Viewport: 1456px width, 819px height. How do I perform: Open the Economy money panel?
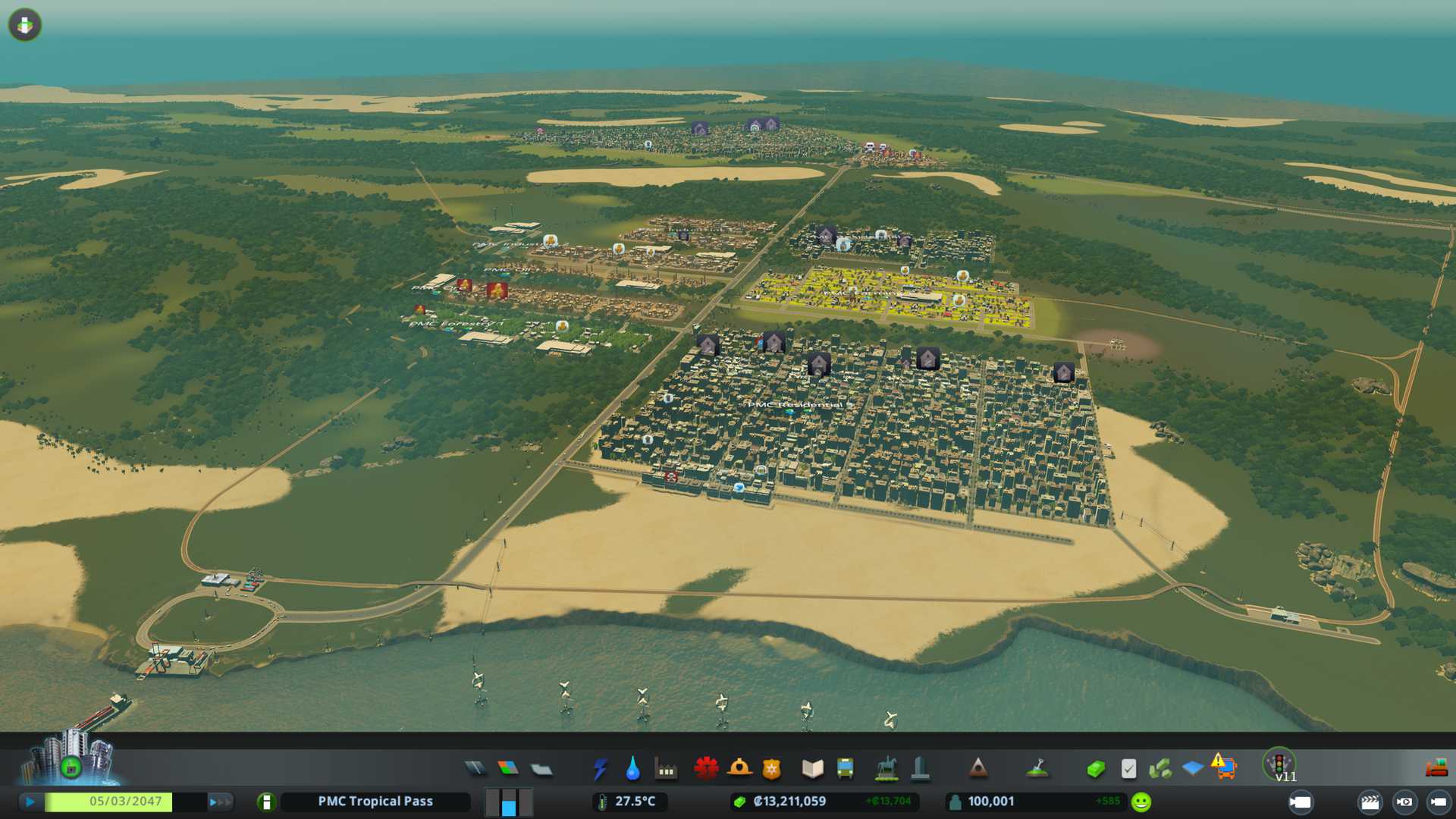click(1095, 769)
